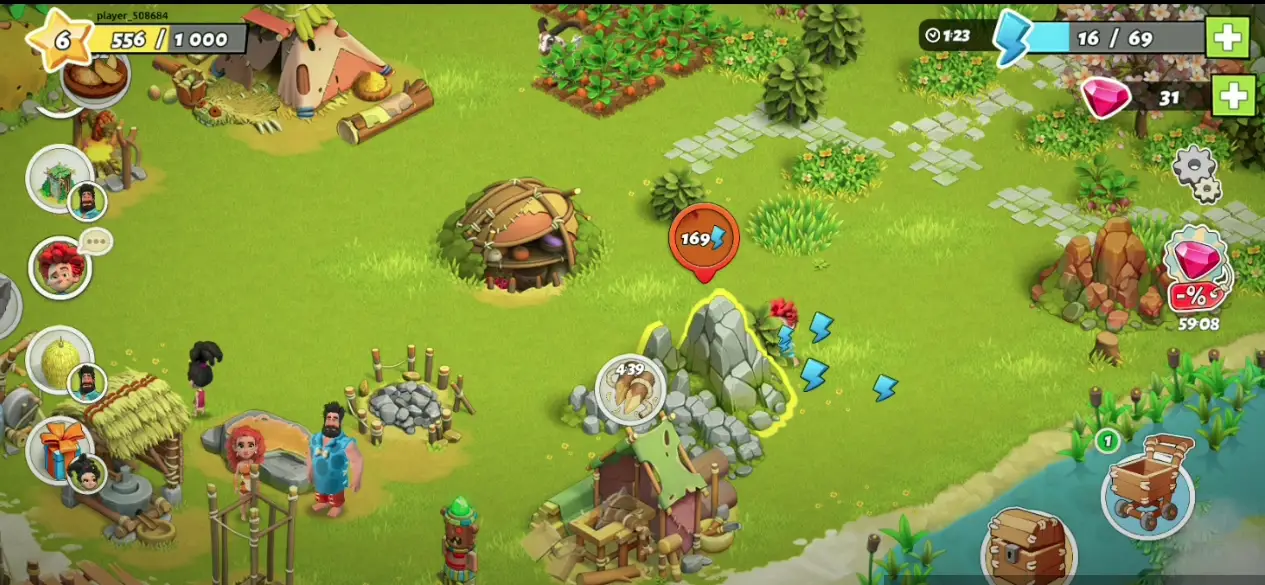
Task: Tap the log production timer bubble
Action: (630, 388)
